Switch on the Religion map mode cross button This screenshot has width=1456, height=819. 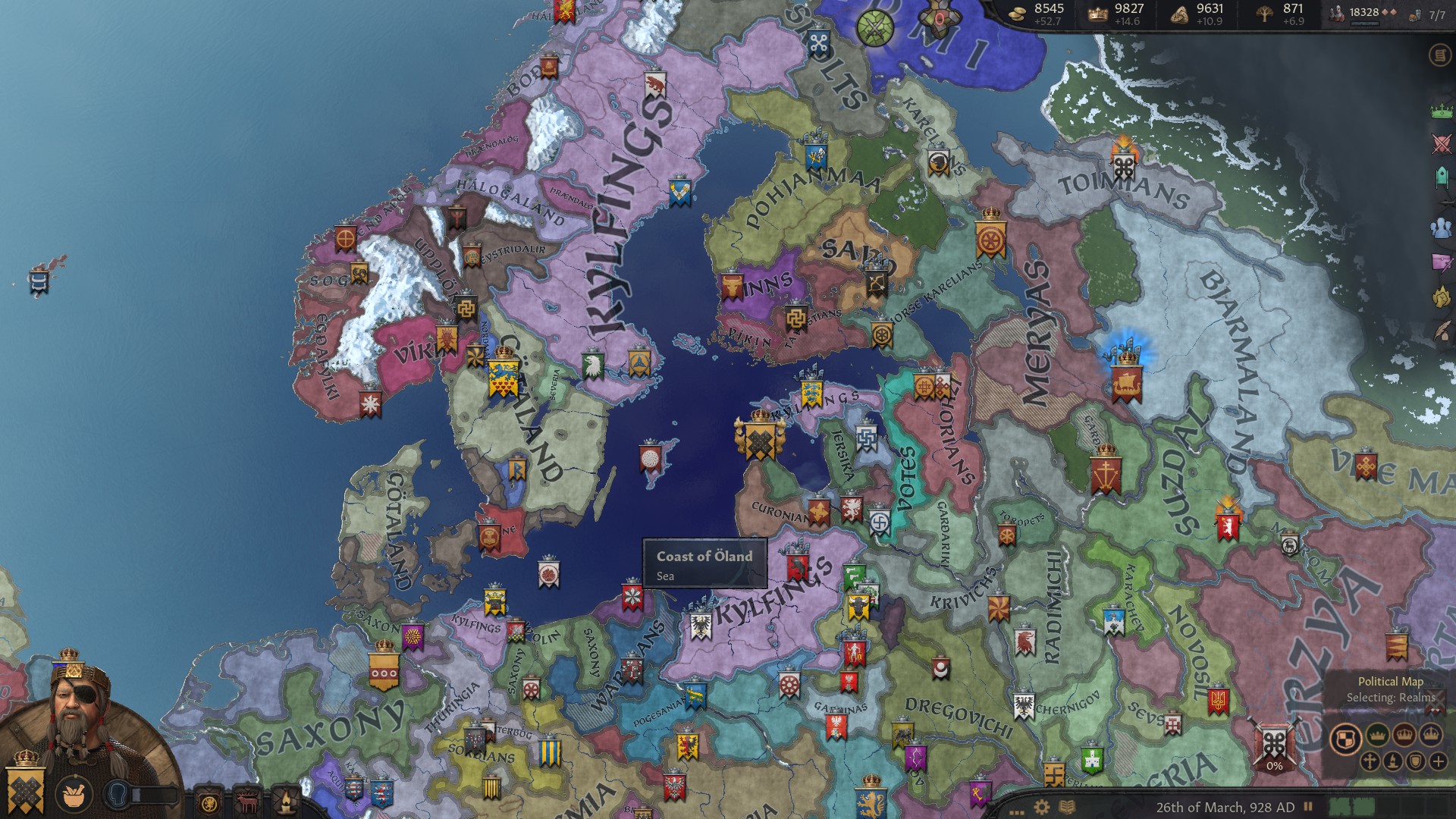point(1370,761)
